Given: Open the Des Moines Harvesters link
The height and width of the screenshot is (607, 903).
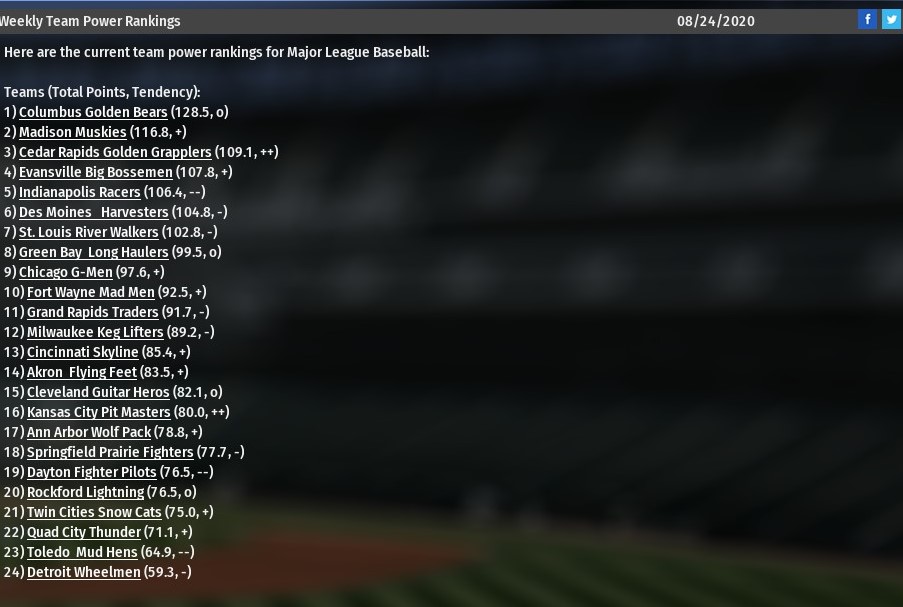Looking at the screenshot, I should click(93, 212).
